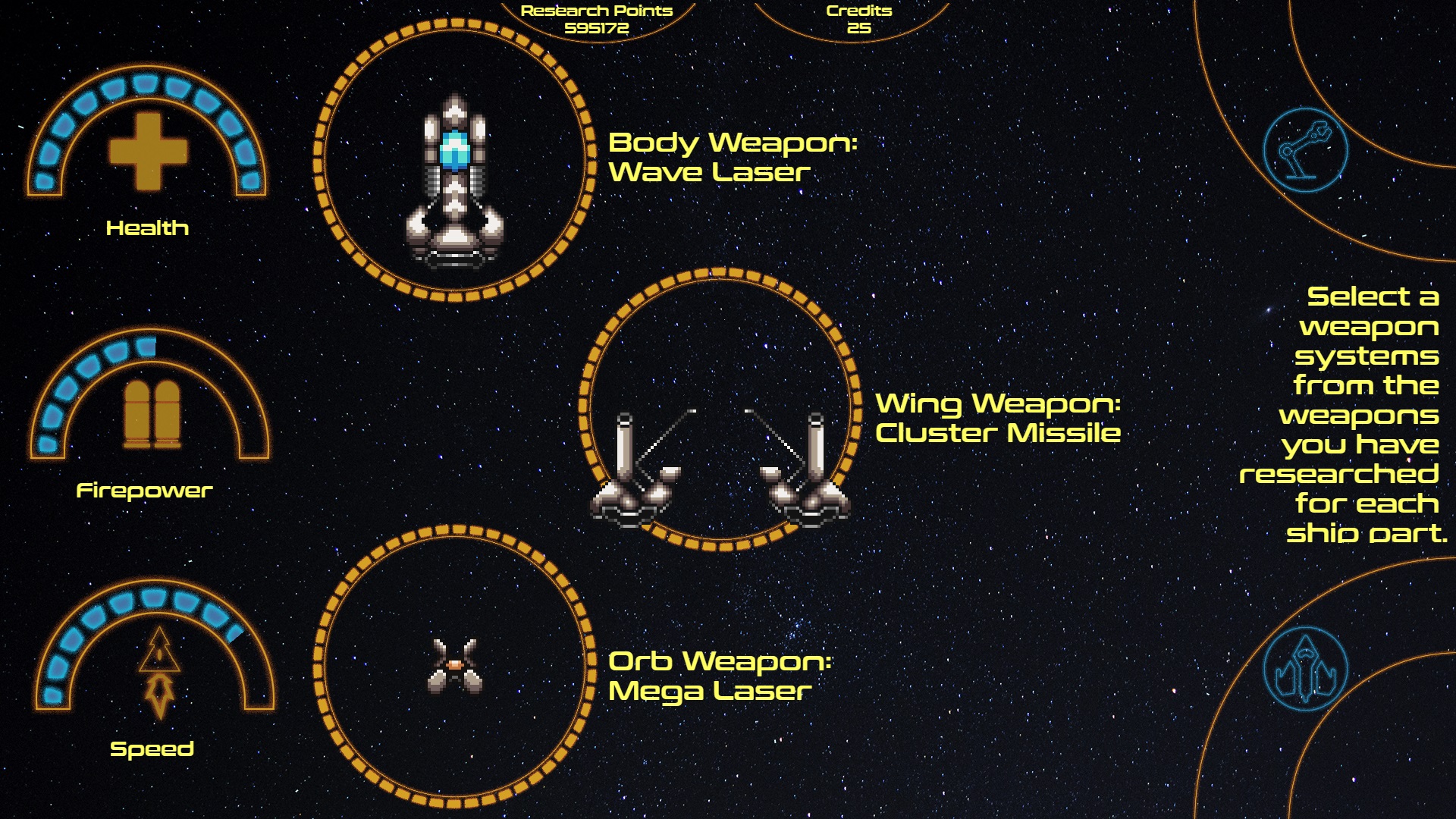Click the Credits counter panel
Screen dimensions: 1456x819
click(858, 19)
